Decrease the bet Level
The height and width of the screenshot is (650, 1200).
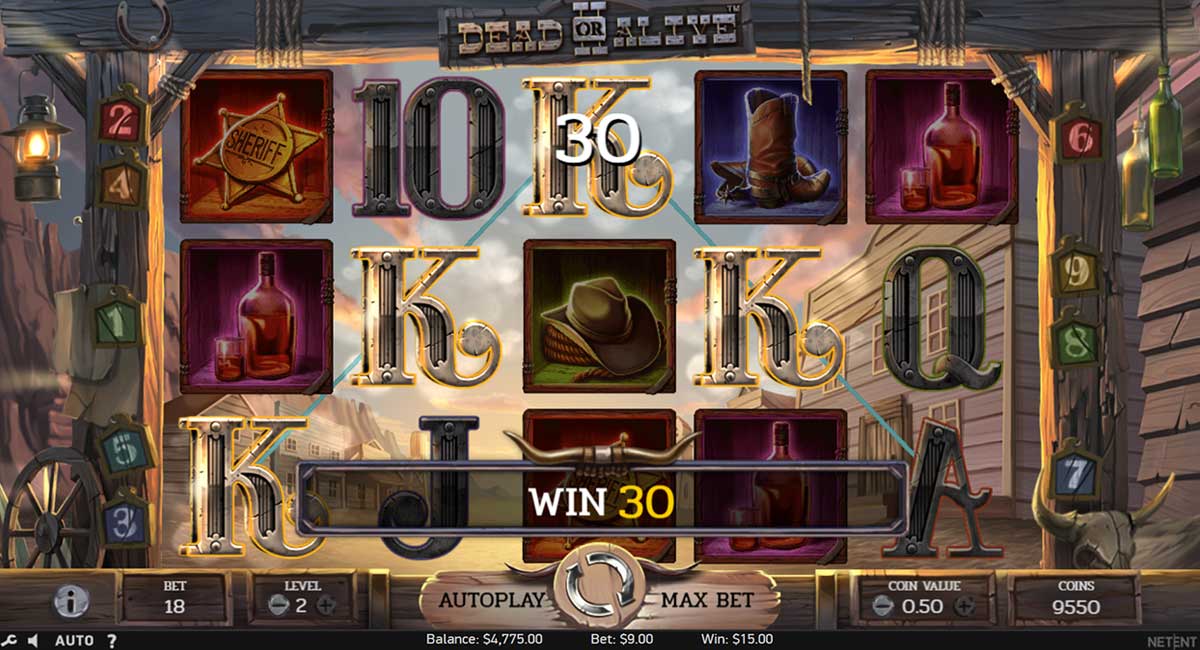[276, 605]
